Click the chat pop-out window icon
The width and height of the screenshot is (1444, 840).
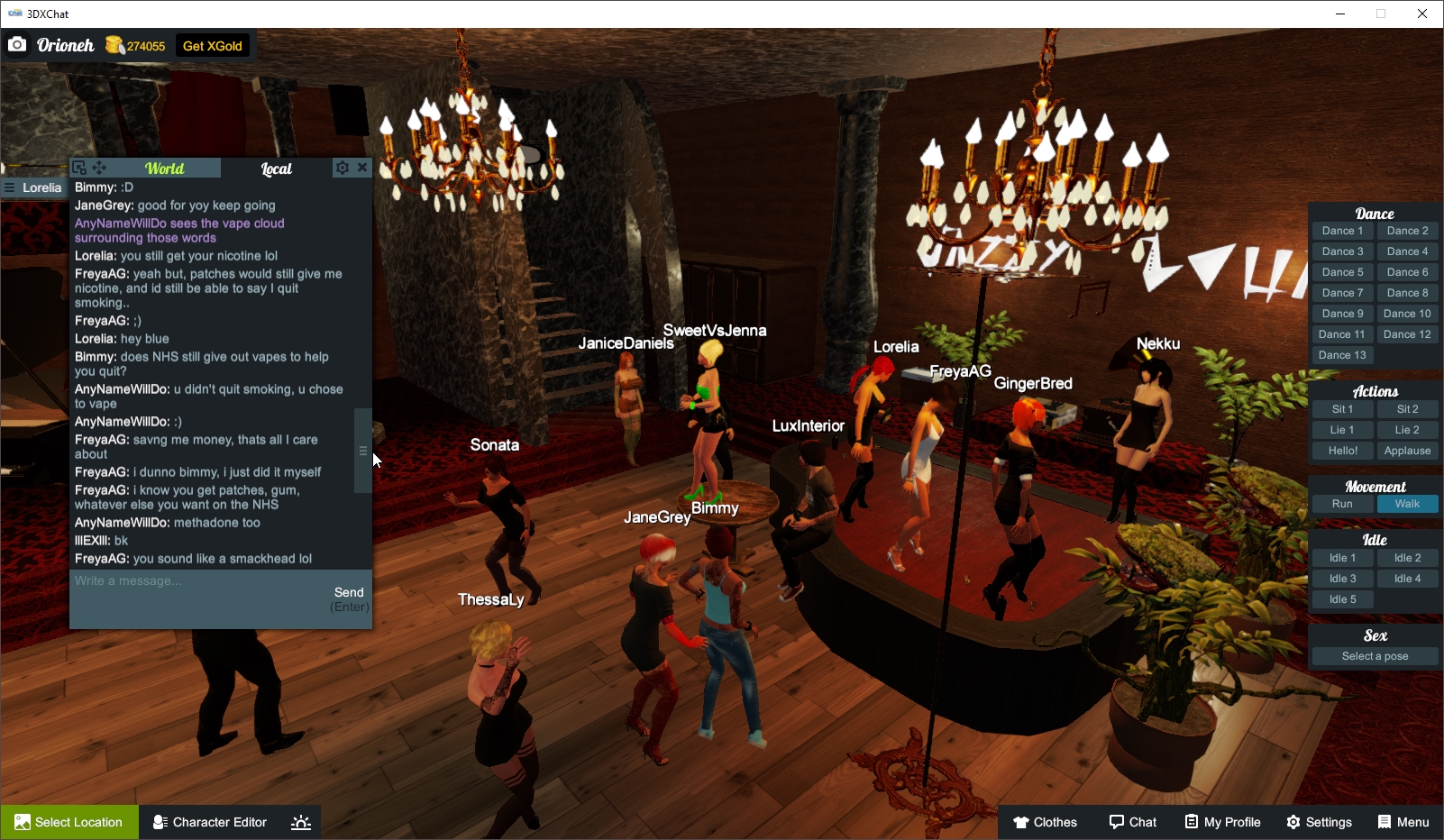coord(78,167)
